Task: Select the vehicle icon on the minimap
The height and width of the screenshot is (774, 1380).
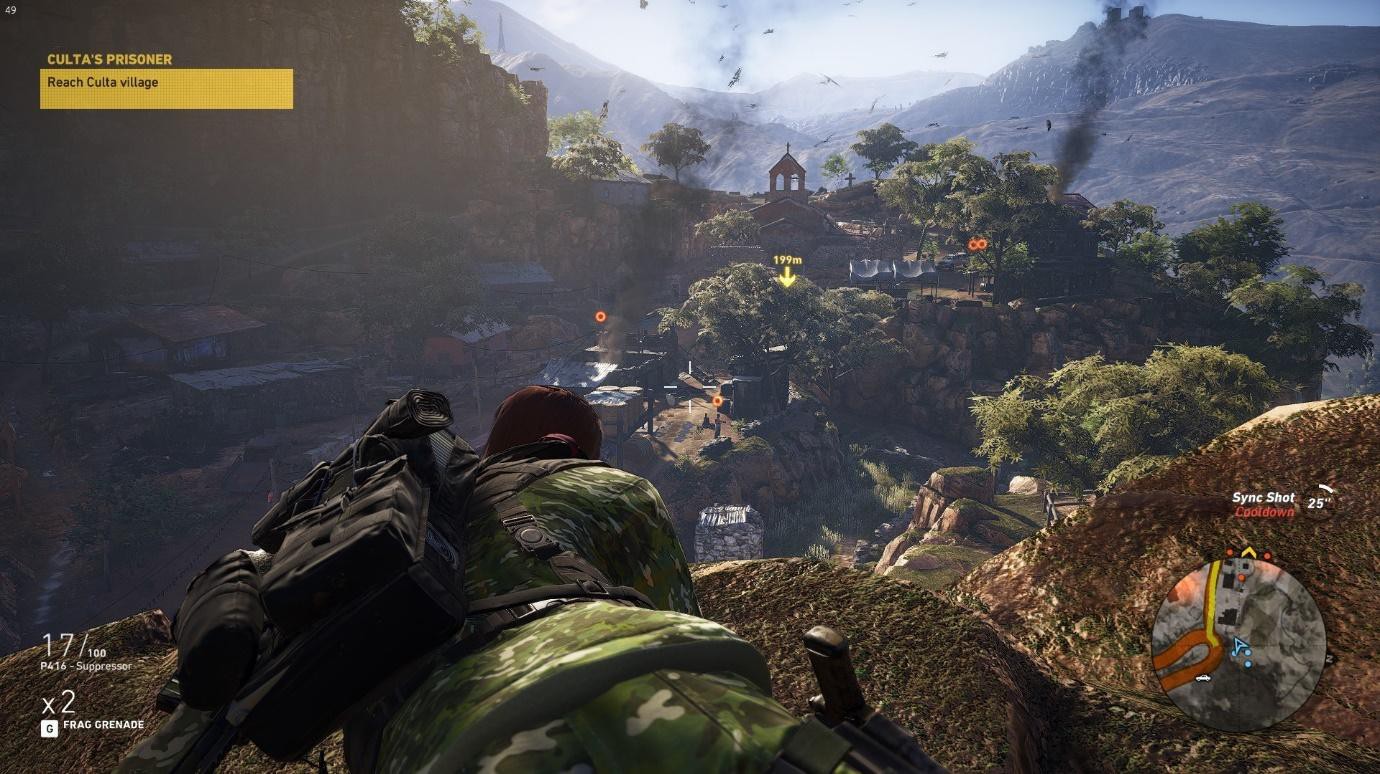Action: [x=1203, y=678]
